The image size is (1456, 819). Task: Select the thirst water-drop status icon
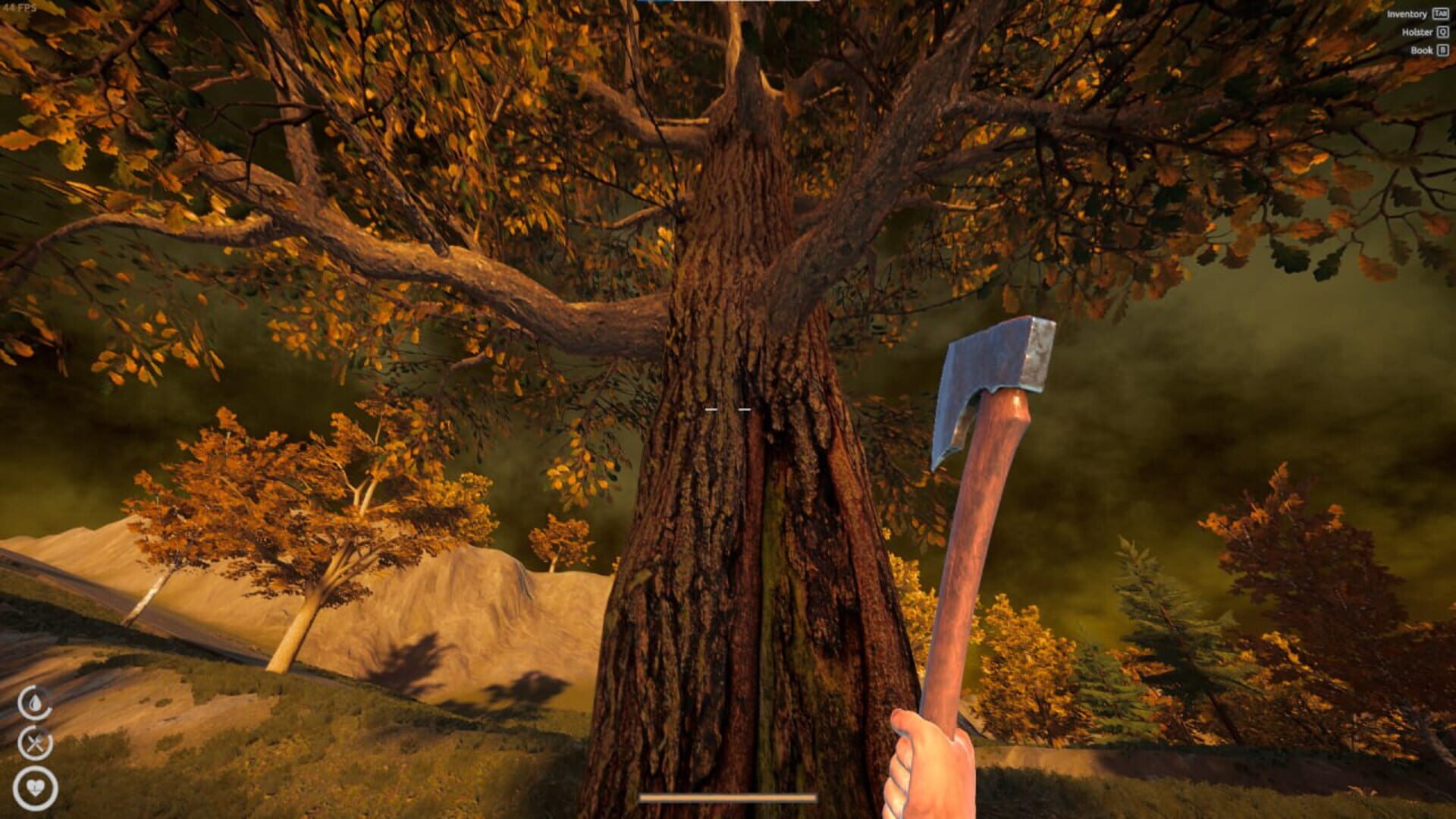[x=35, y=702]
